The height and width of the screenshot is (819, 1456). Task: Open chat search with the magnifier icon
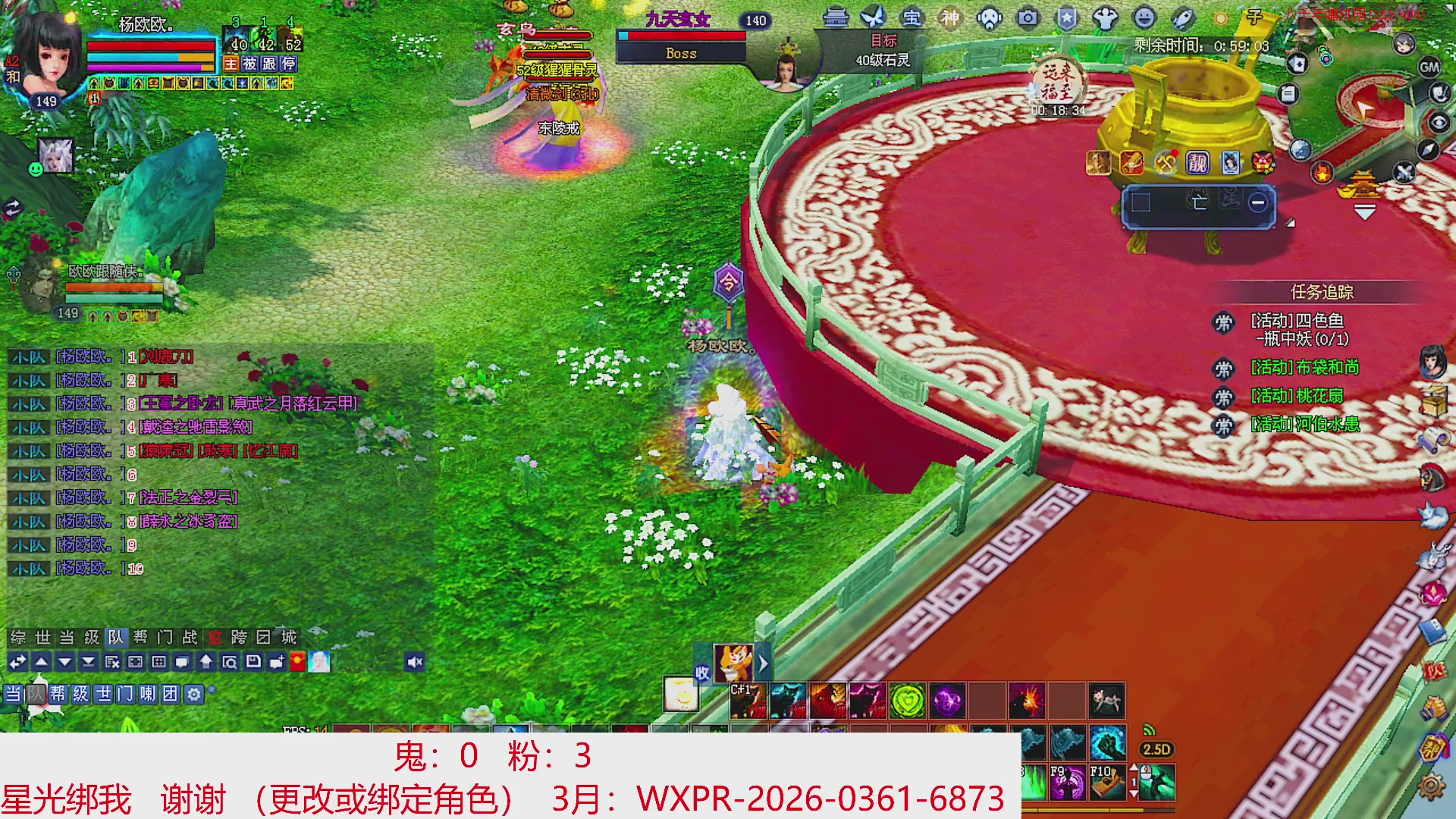231,662
